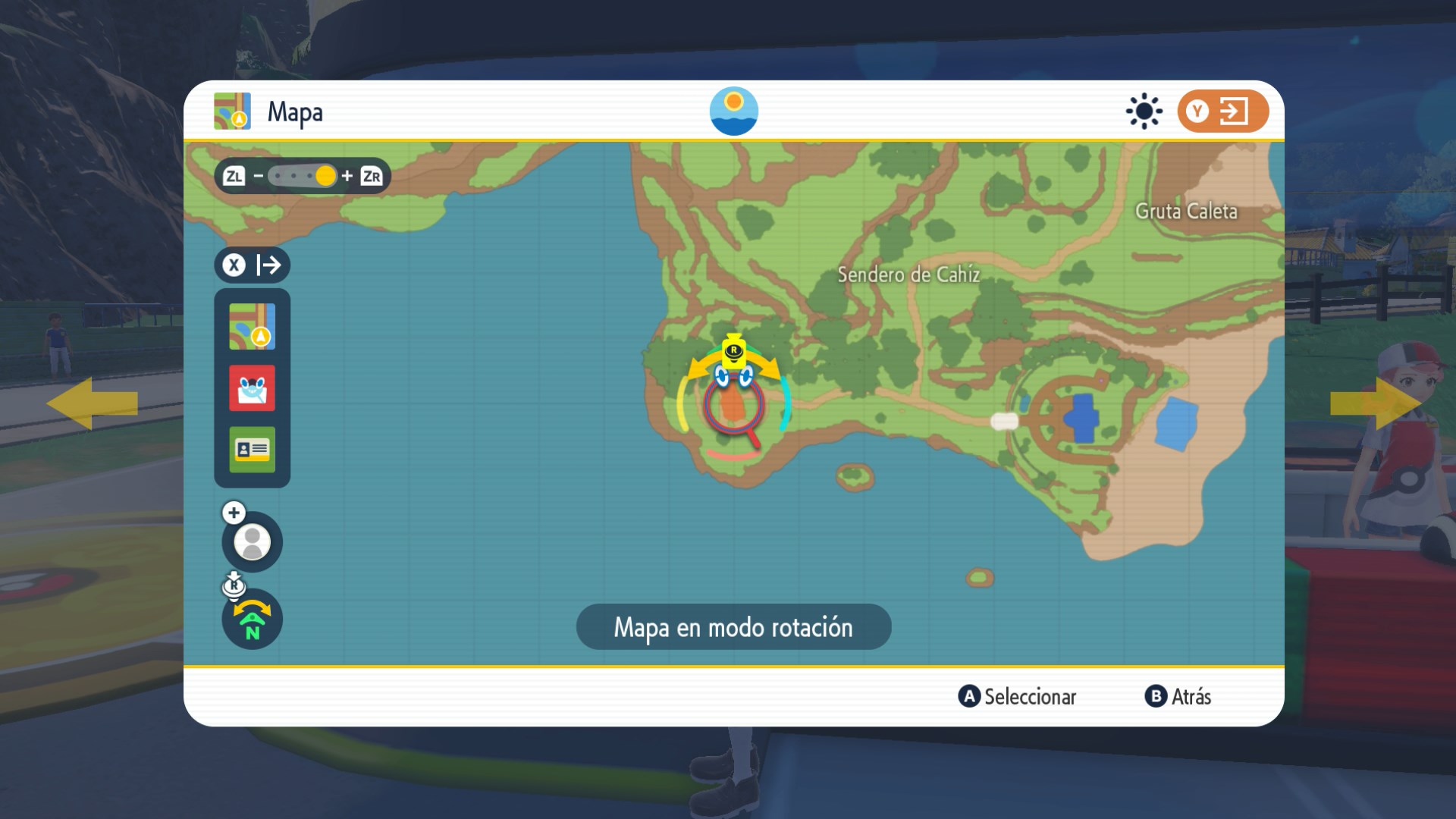The width and height of the screenshot is (1456, 819).
Task: Open the Map app icon in sidebar
Action: [252, 327]
